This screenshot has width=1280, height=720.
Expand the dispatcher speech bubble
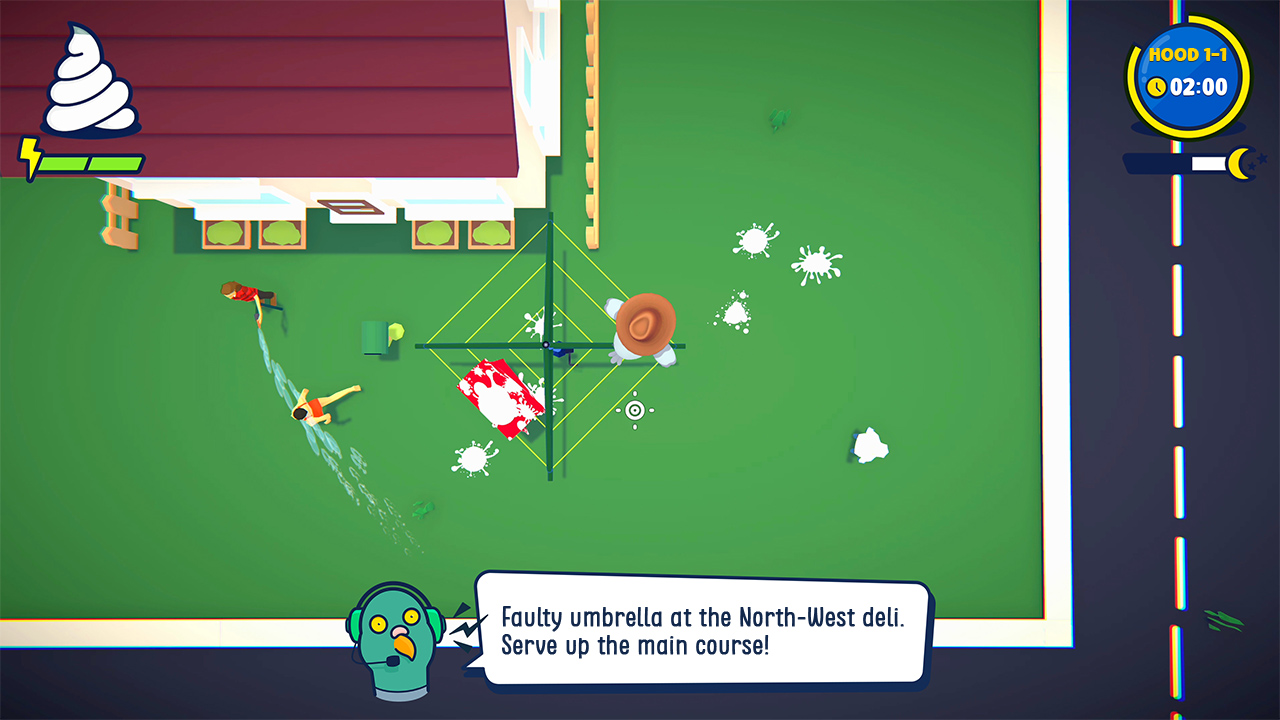700,628
